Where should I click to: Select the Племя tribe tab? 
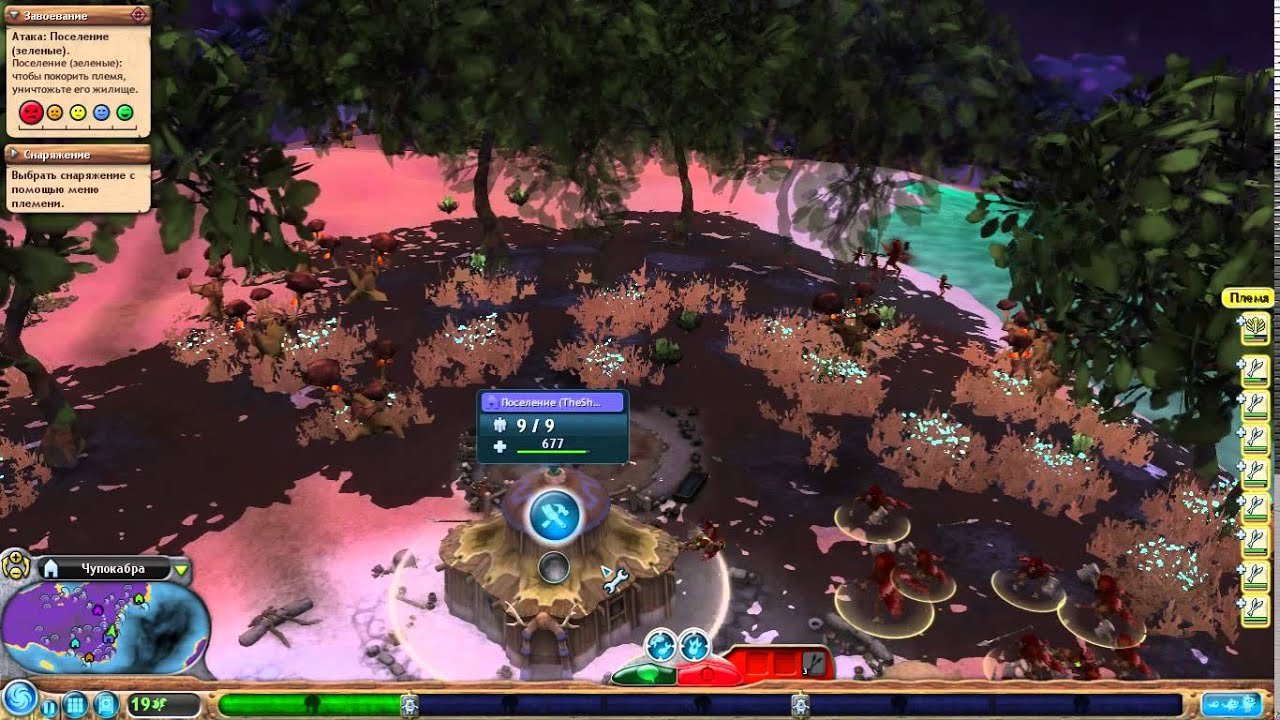[x=1250, y=299]
